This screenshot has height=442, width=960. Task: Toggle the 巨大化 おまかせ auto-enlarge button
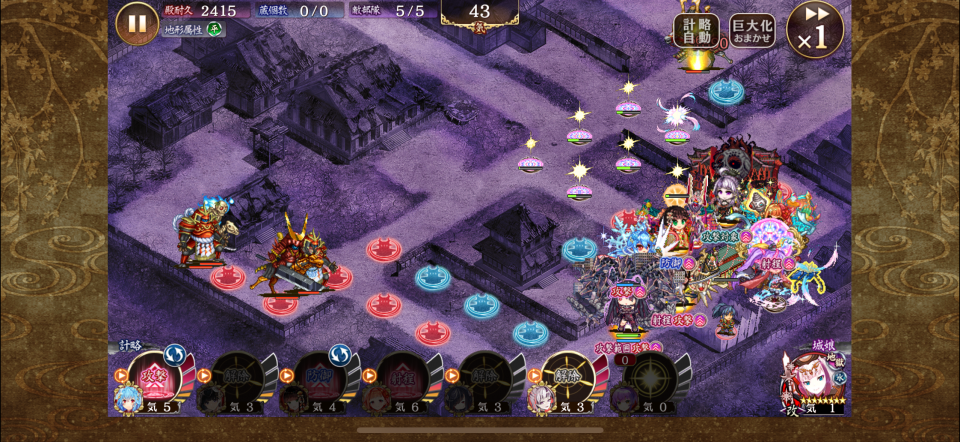(x=752, y=29)
